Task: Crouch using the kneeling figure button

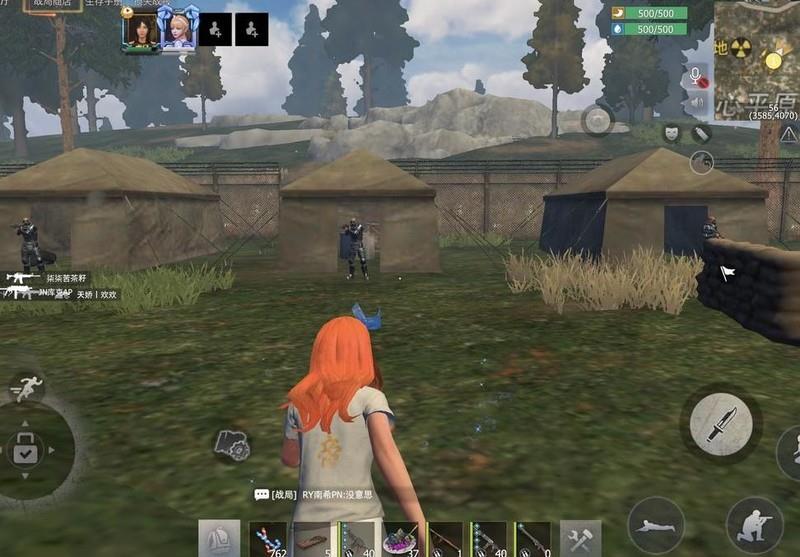Action: [x=754, y=525]
